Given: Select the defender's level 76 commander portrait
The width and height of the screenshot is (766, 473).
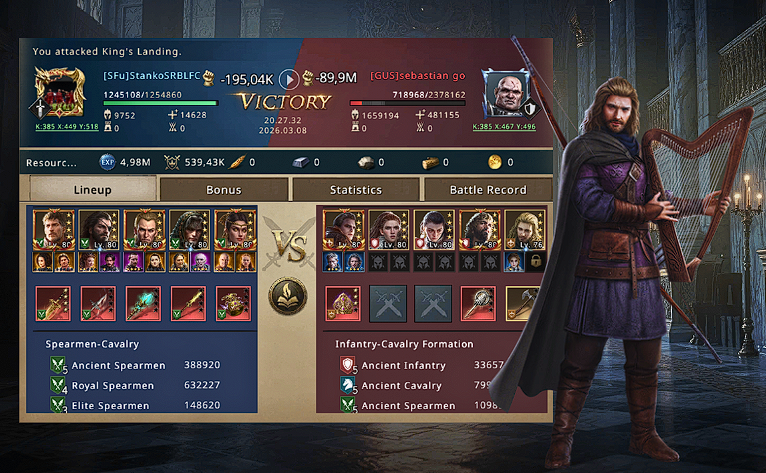Looking at the screenshot, I should [x=523, y=230].
